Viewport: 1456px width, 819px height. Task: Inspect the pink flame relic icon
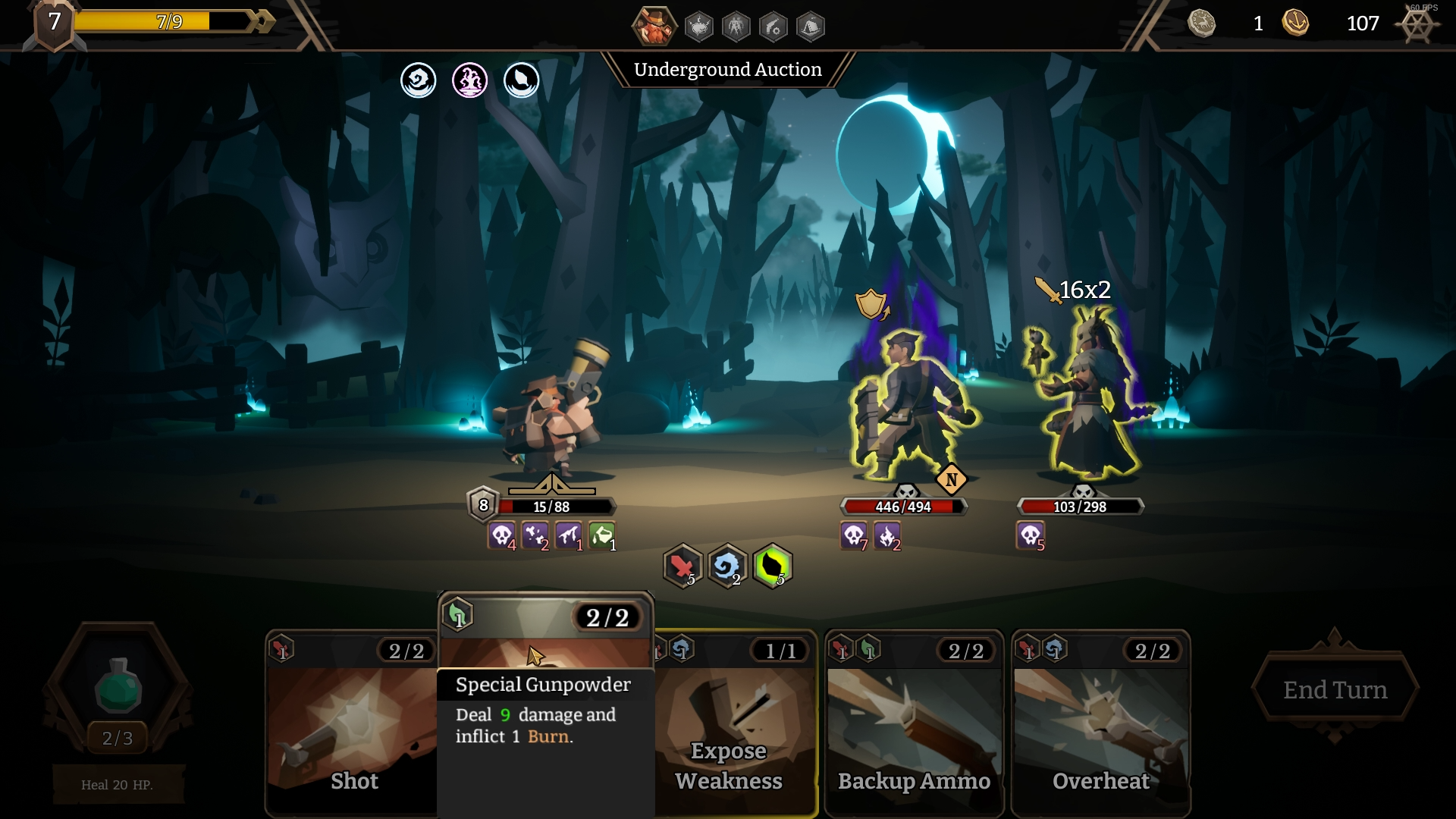470,80
